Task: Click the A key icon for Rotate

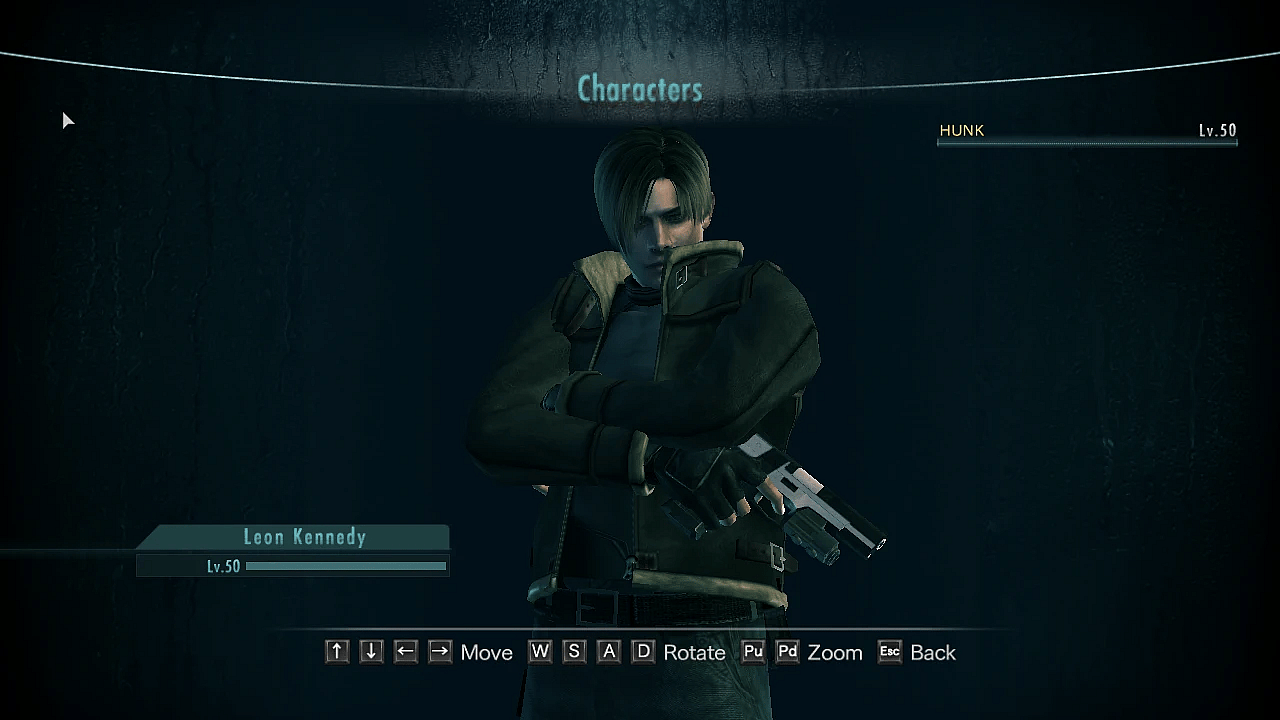Action: tap(607, 652)
